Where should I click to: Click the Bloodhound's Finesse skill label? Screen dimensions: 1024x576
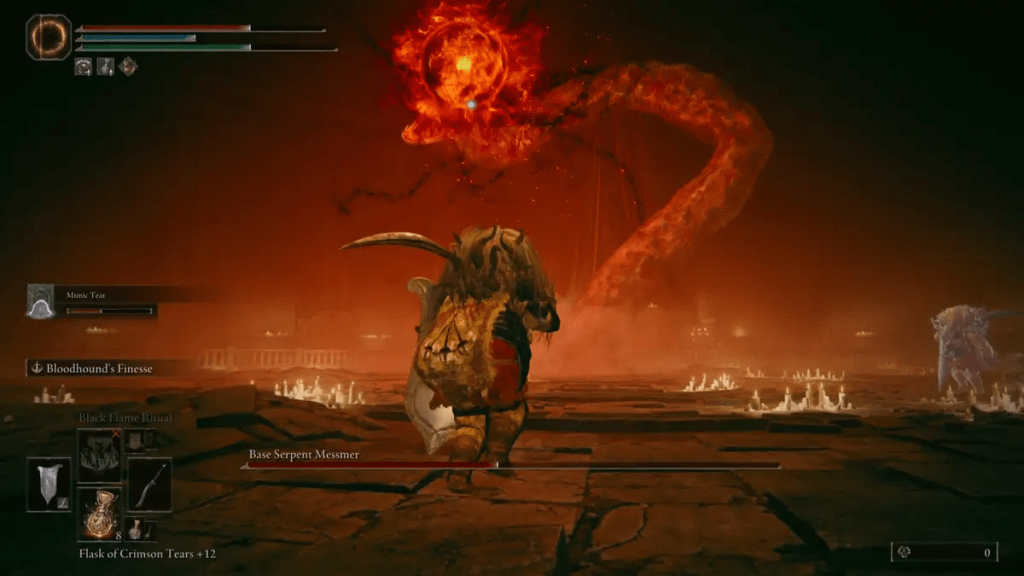(x=98, y=369)
